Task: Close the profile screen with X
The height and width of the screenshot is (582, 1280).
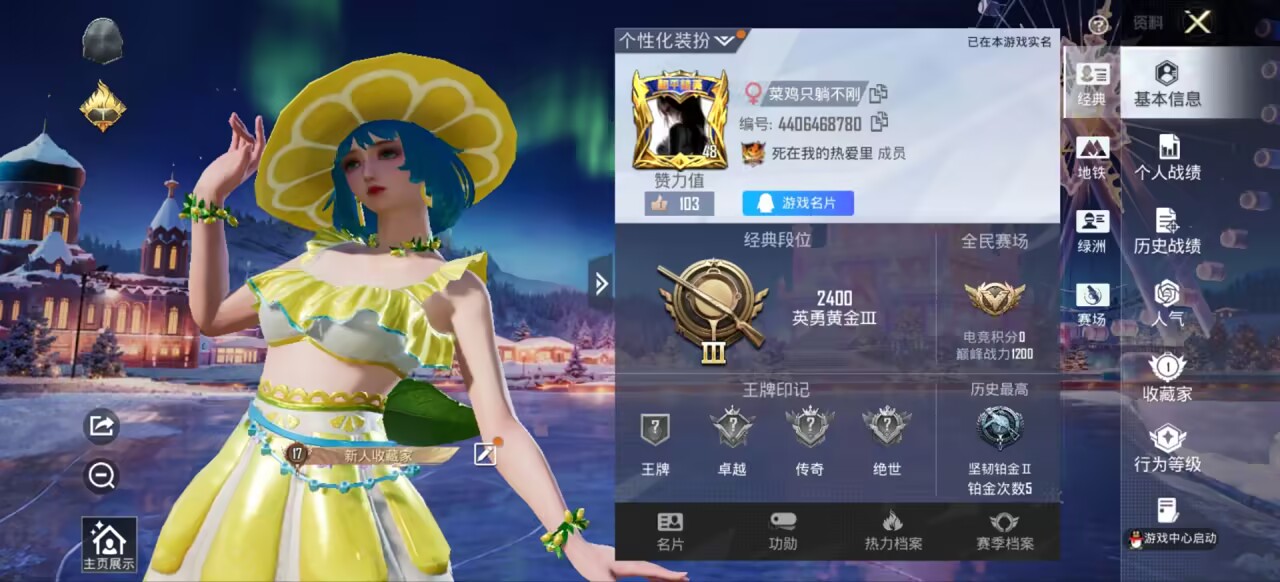Action: pyautogui.click(x=1197, y=22)
